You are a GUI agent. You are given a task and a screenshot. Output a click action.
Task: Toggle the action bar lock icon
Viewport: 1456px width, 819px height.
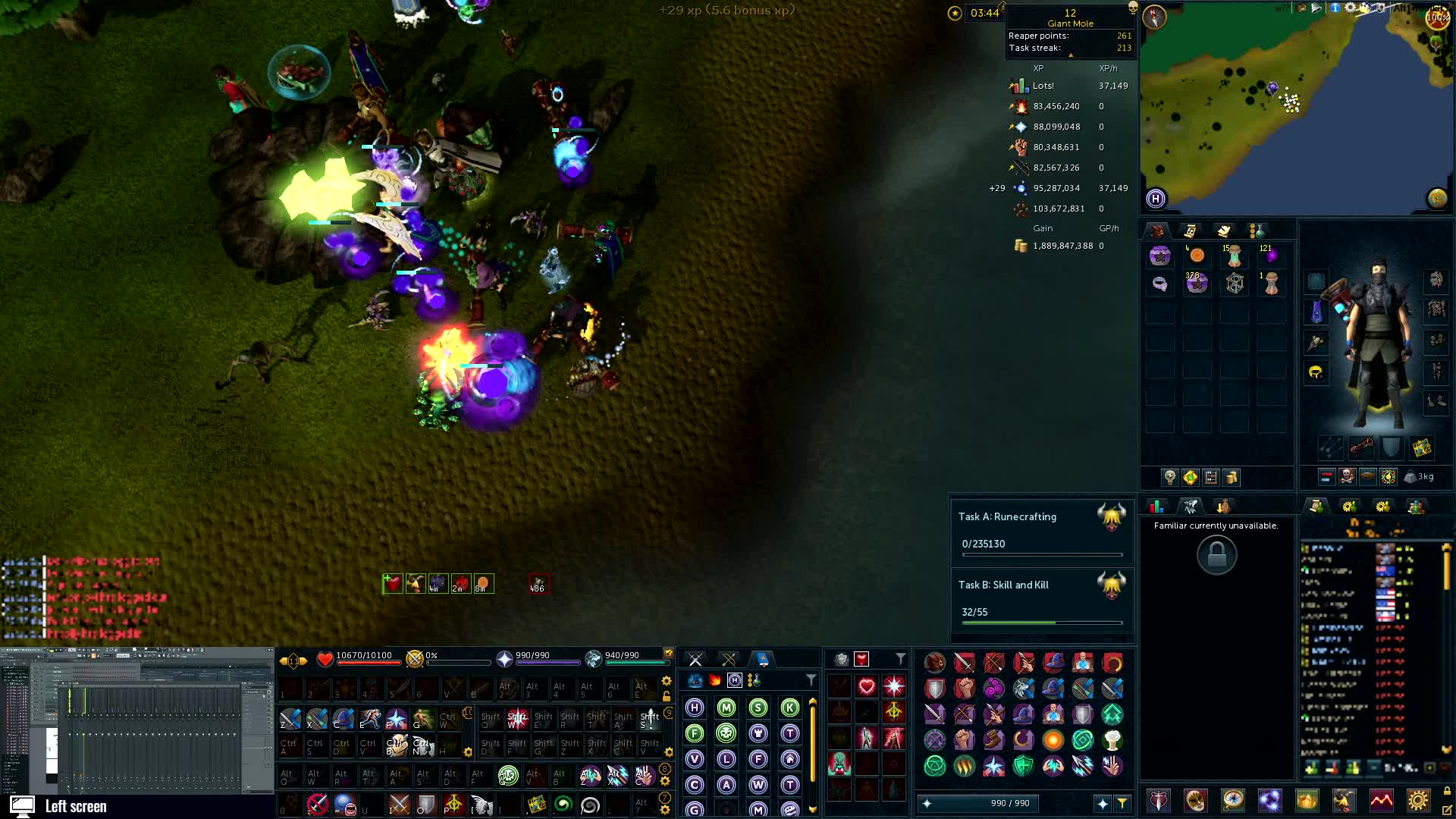(667, 696)
